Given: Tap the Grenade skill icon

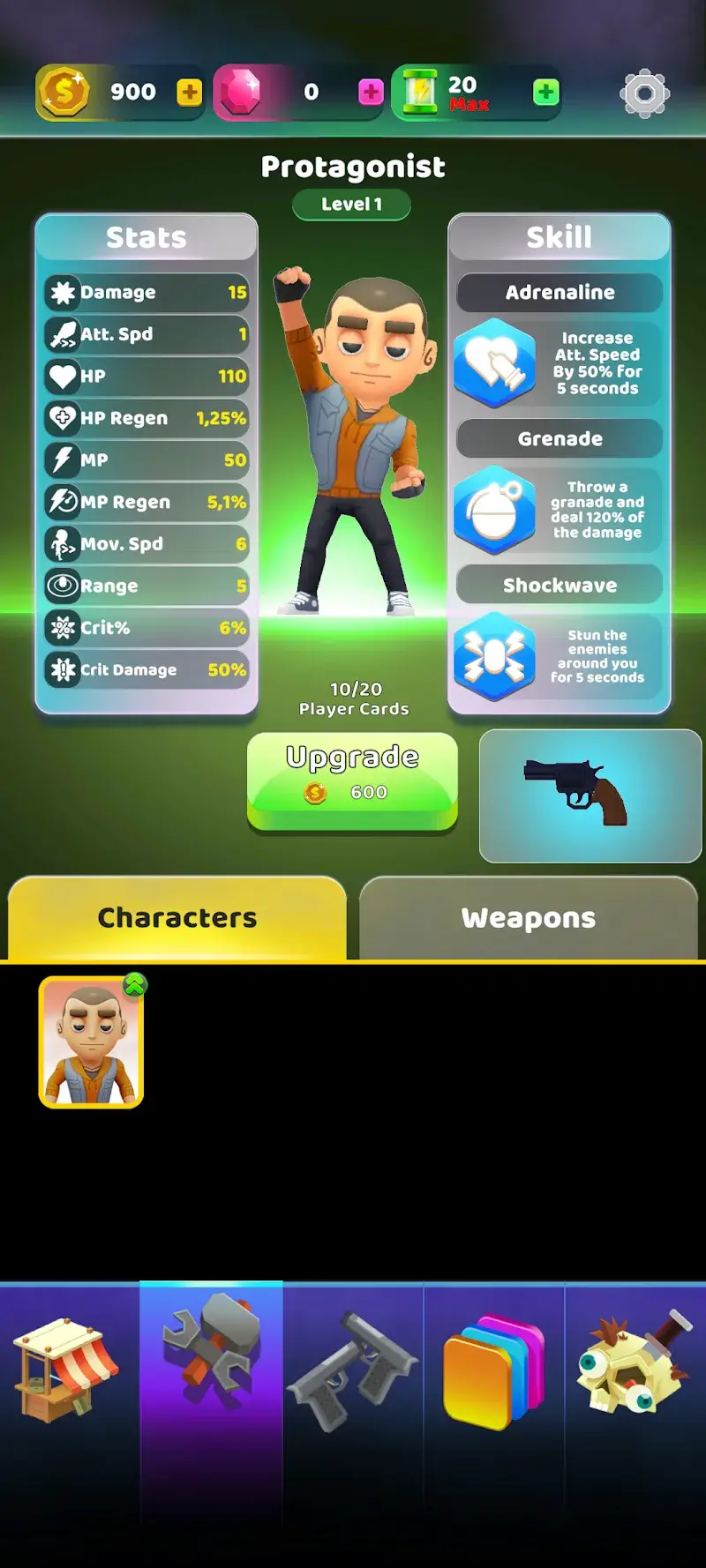Looking at the screenshot, I should [495, 511].
